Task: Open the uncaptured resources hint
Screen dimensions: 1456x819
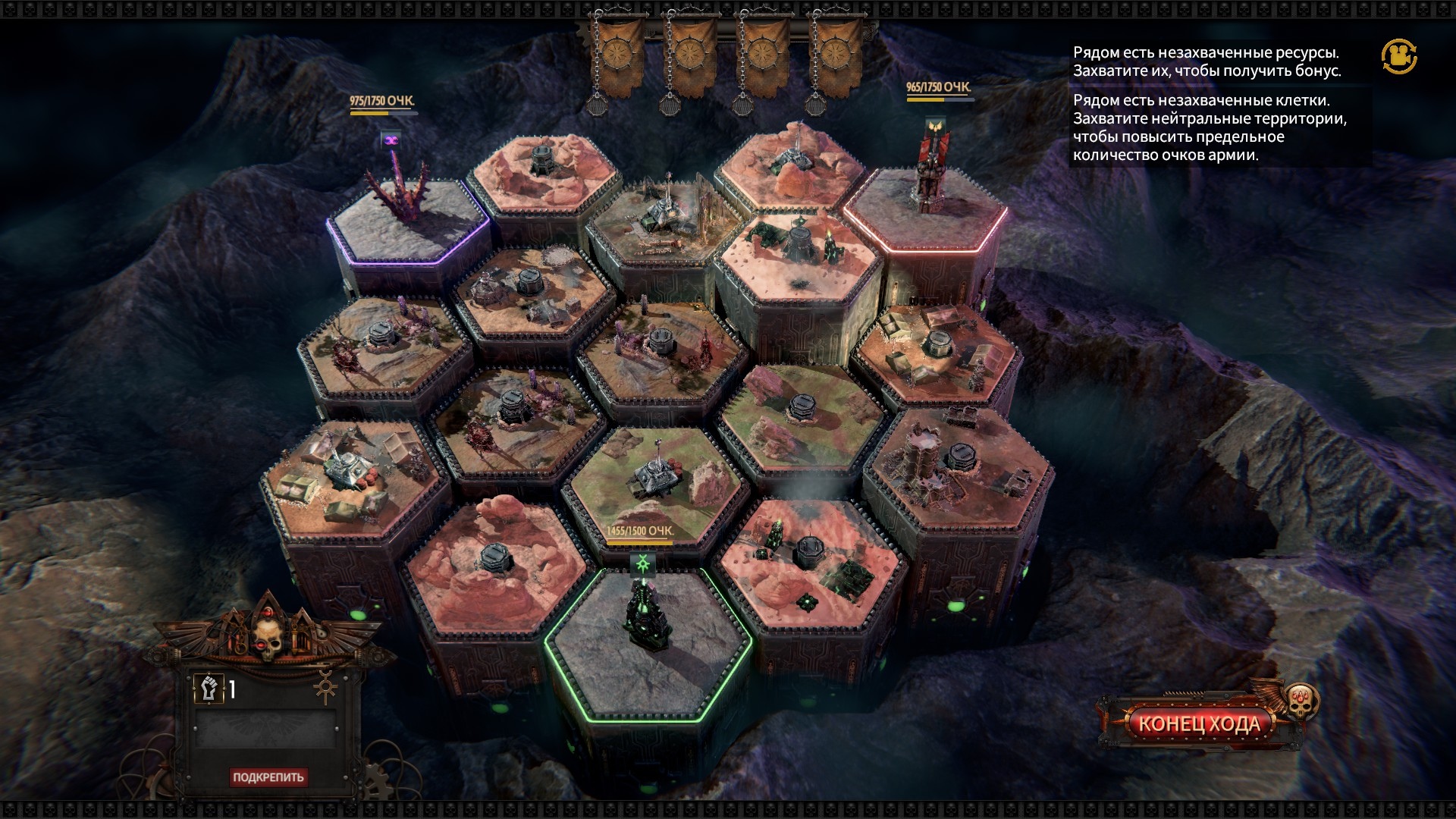Action: 1206,61
